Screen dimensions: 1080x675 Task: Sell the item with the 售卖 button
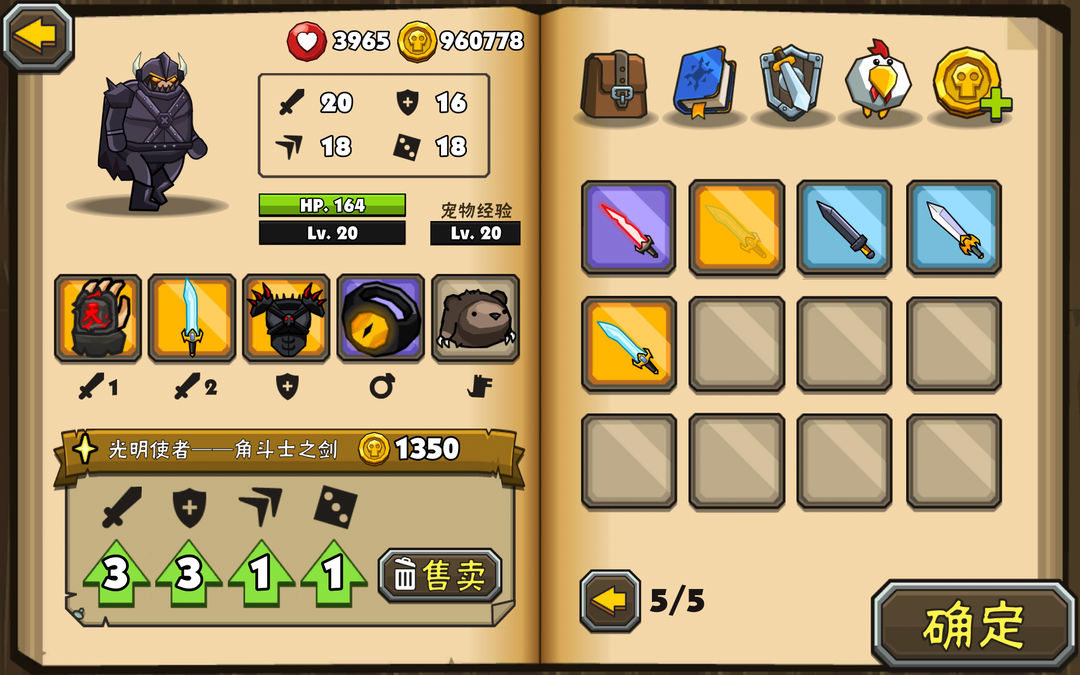tap(440, 575)
